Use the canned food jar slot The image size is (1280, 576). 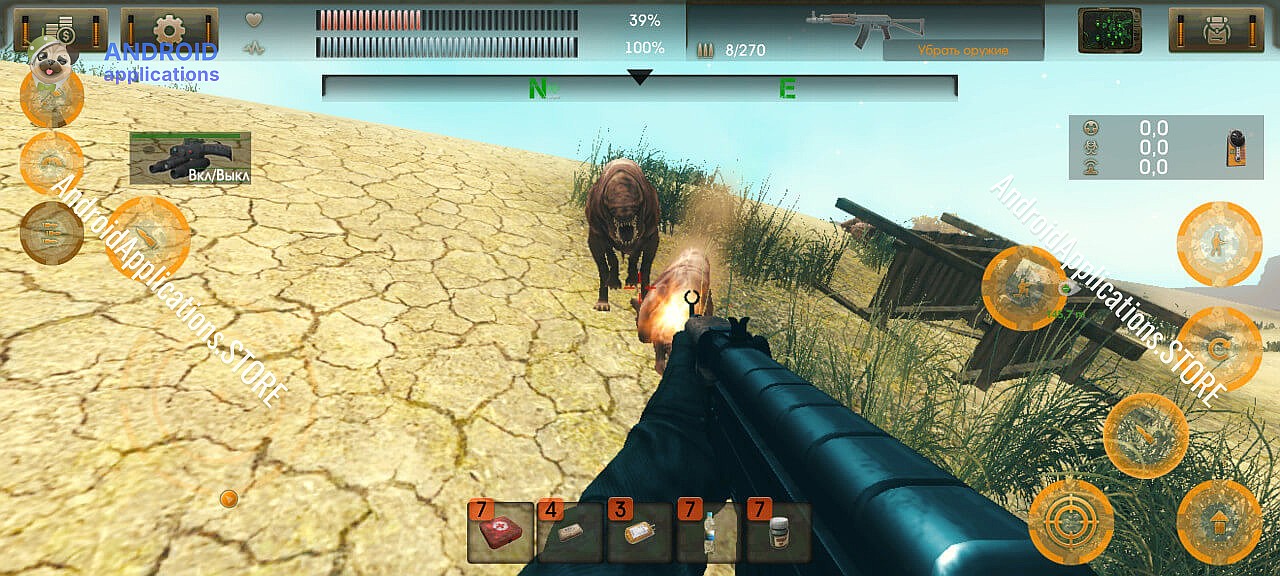click(x=779, y=532)
